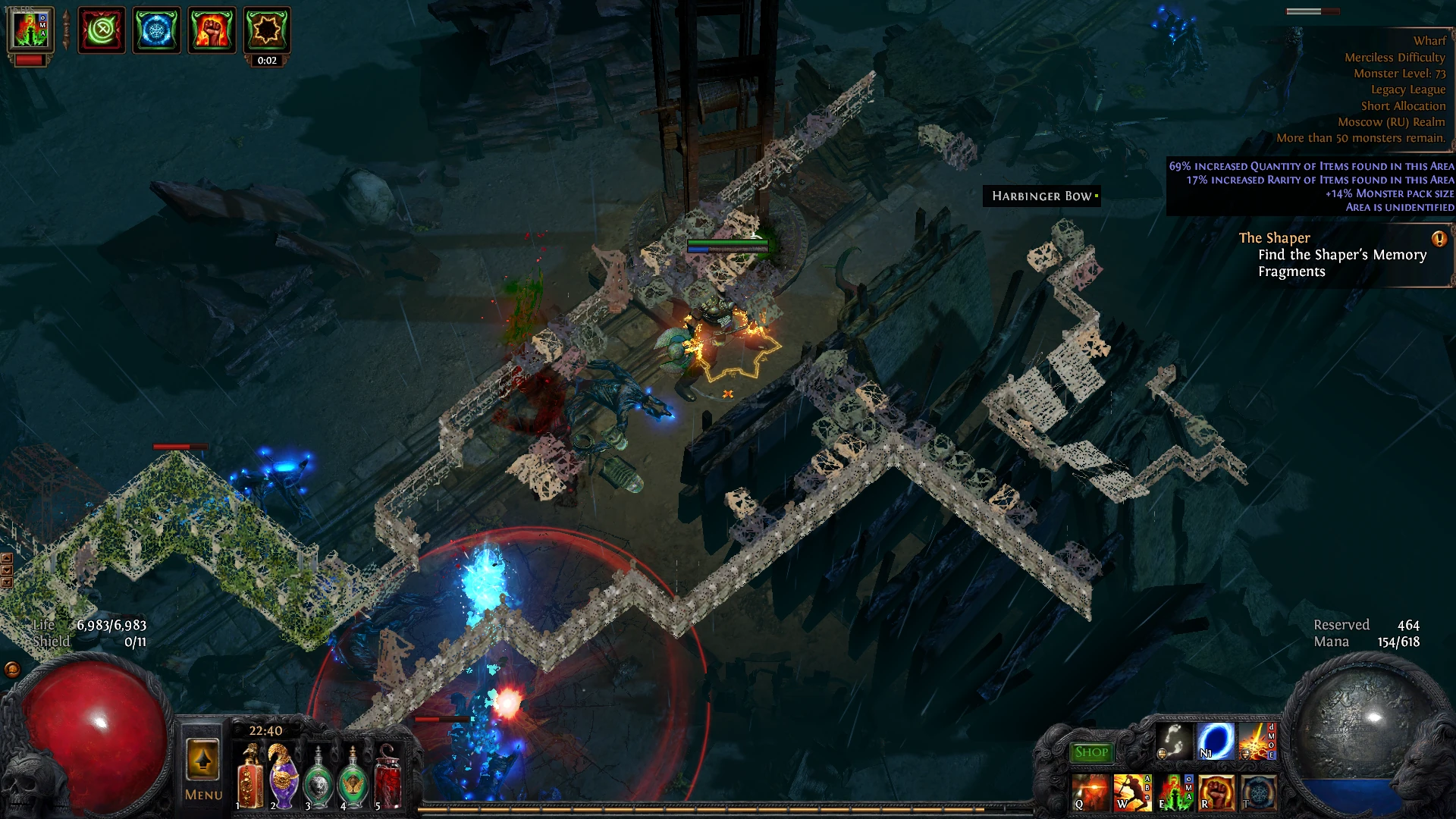The width and height of the screenshot is (1456, 819).
Task: Pick up the Harbinger Bow on the ground
Action: pyautogui.click(x=1040, y=197)
